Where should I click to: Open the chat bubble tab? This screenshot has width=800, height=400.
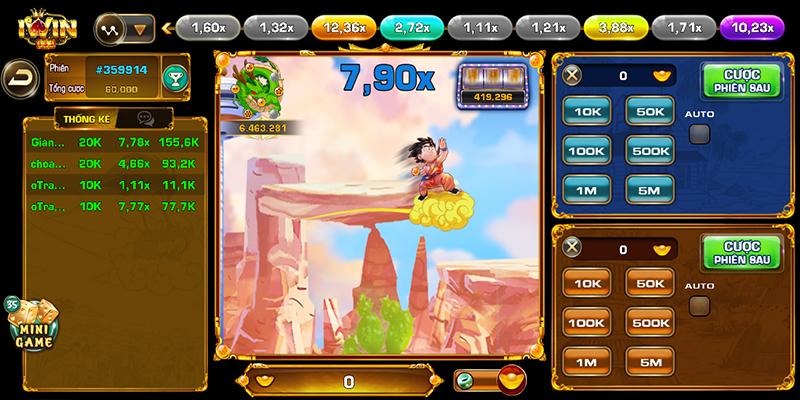(x=145, y=119)
